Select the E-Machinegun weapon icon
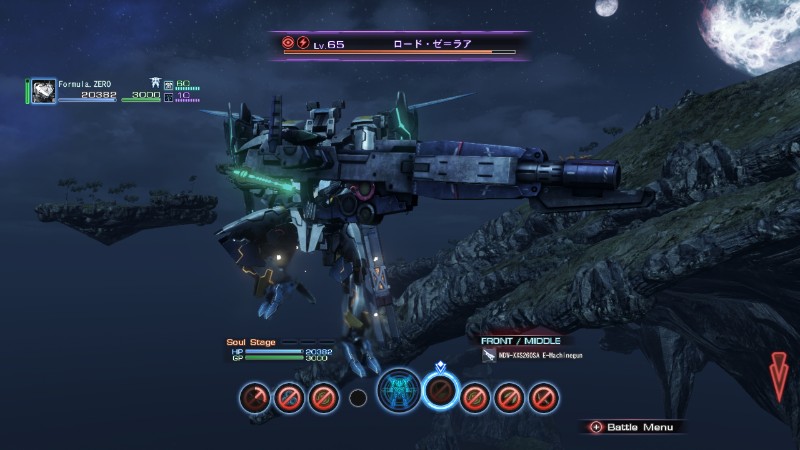Image resolution: width=800 pixels, height=450 pixels. [x=489, y=355]
